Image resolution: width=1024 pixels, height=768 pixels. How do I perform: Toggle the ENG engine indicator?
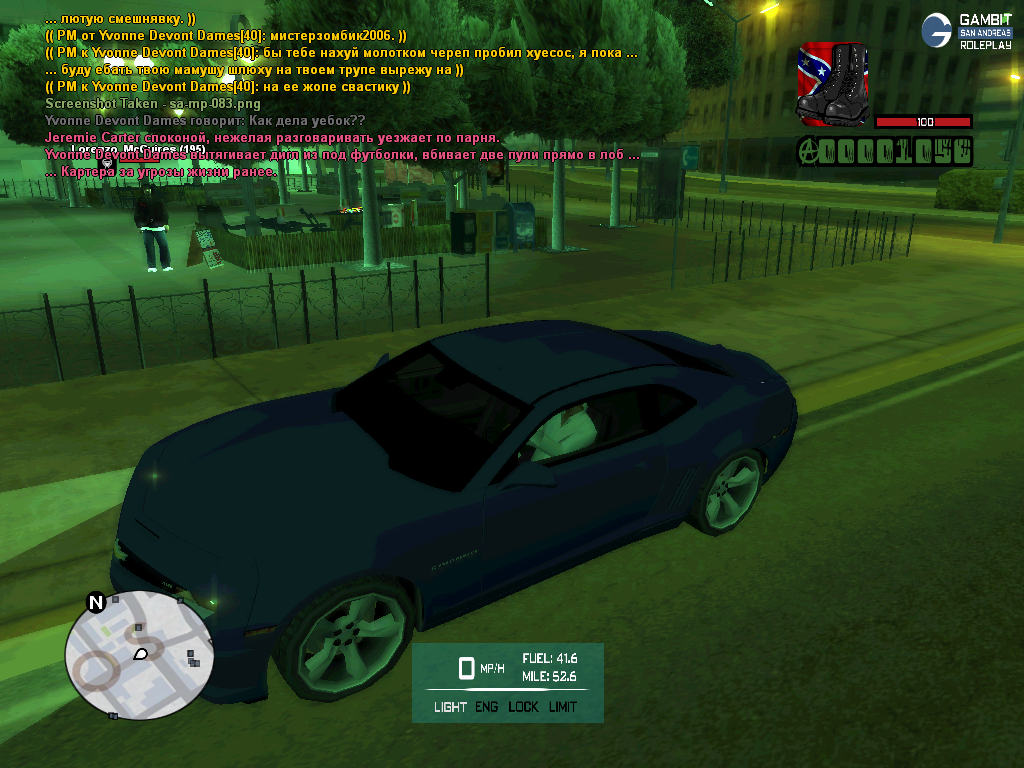pyautogui.click(x=487, y=707)
